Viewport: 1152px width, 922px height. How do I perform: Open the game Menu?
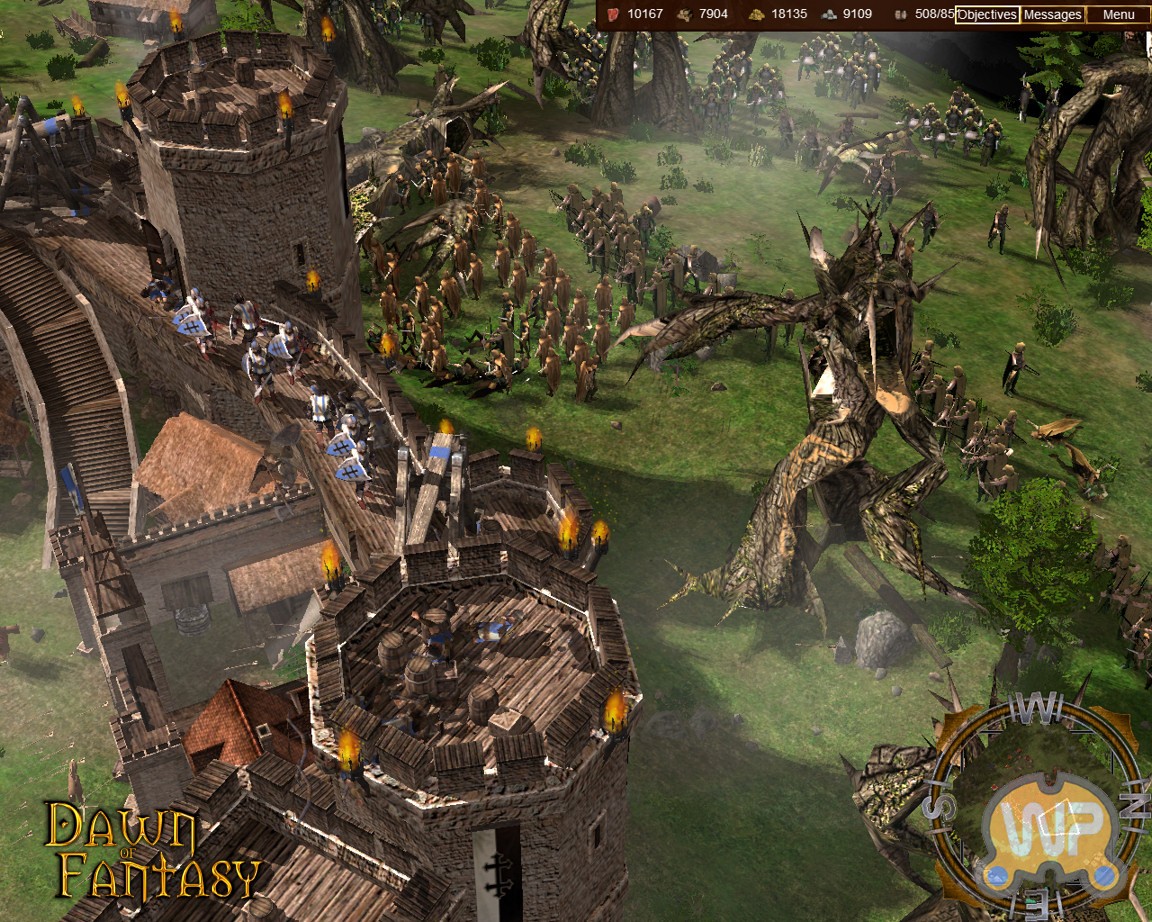pyautogui.click(x=1118, y=15)
